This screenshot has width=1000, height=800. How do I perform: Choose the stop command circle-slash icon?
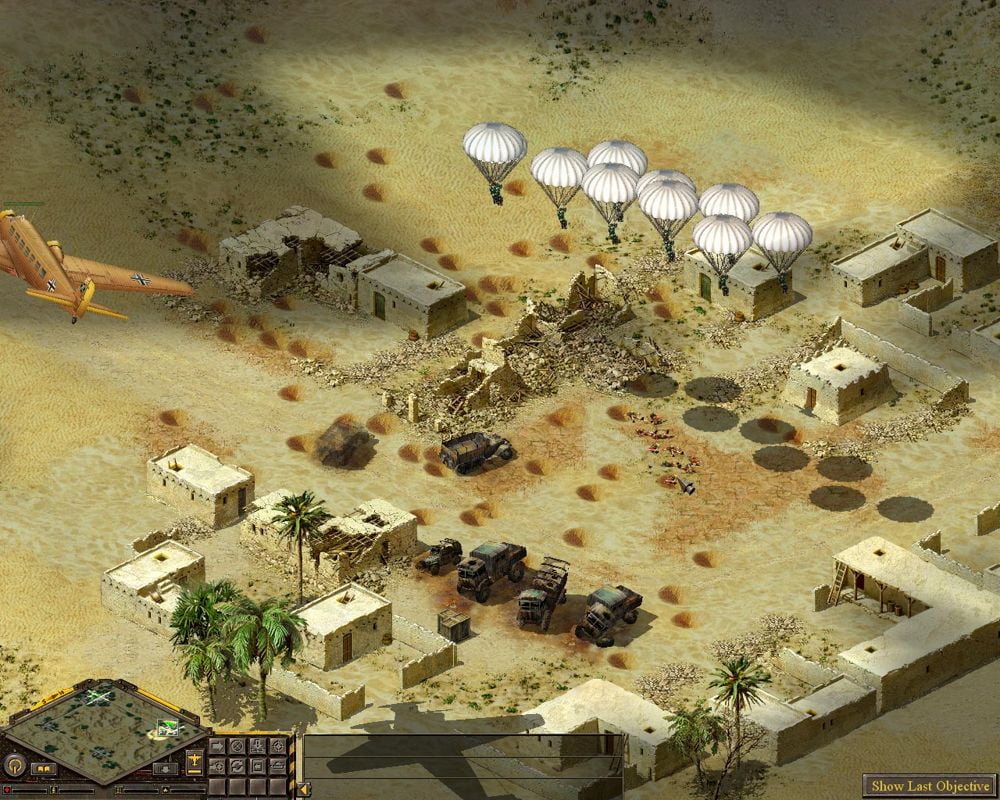pos(237,746)
